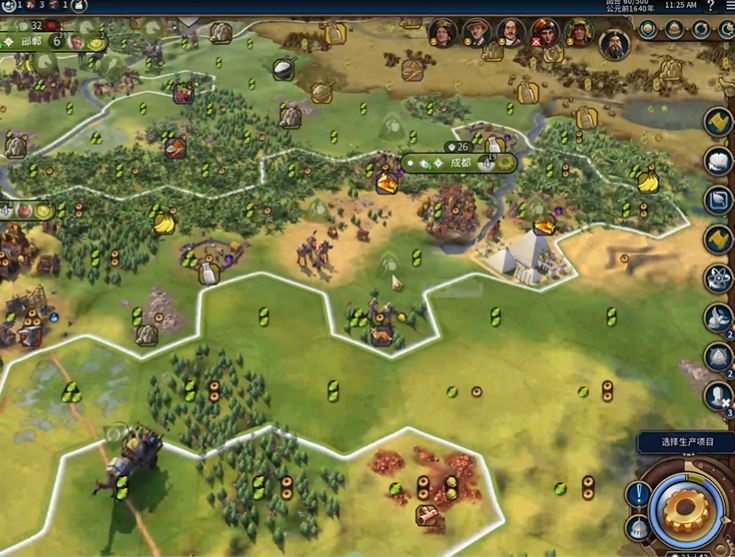Open diplomacy with the Qin Shi Huang portrait
Image resolution: width=735 pixels, height=557 pixels.
[x=614, y=45]
